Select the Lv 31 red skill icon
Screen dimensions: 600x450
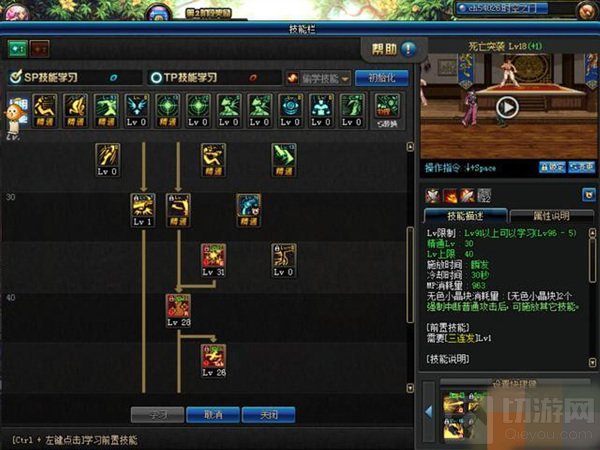tap(213, 258)
